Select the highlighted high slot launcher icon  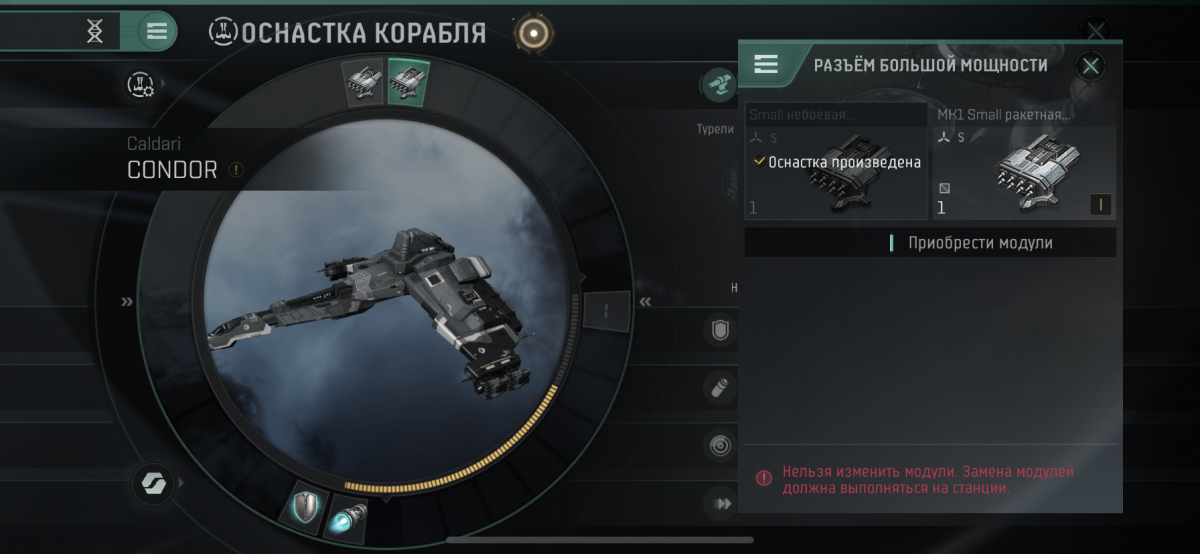[408, 81]
